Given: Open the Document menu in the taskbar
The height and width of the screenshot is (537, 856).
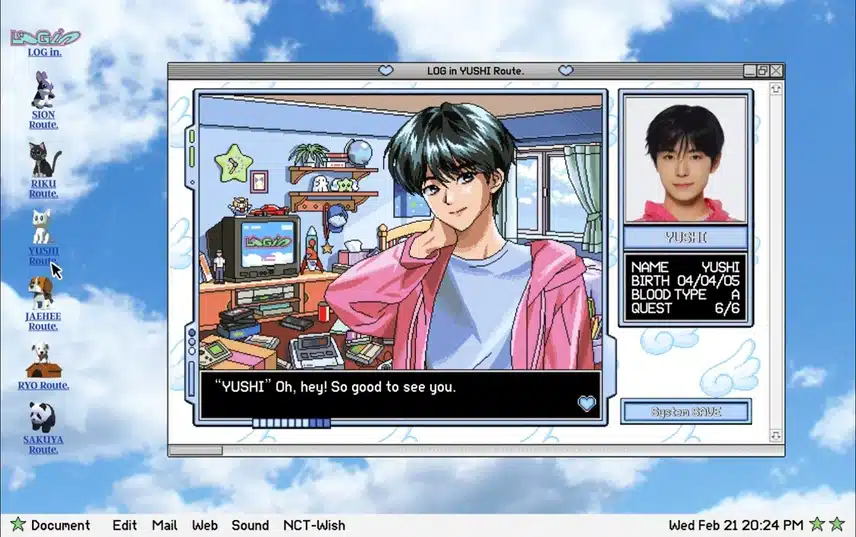Looking at the screenshot, I should pyautogui.click(x=60, y=525).
